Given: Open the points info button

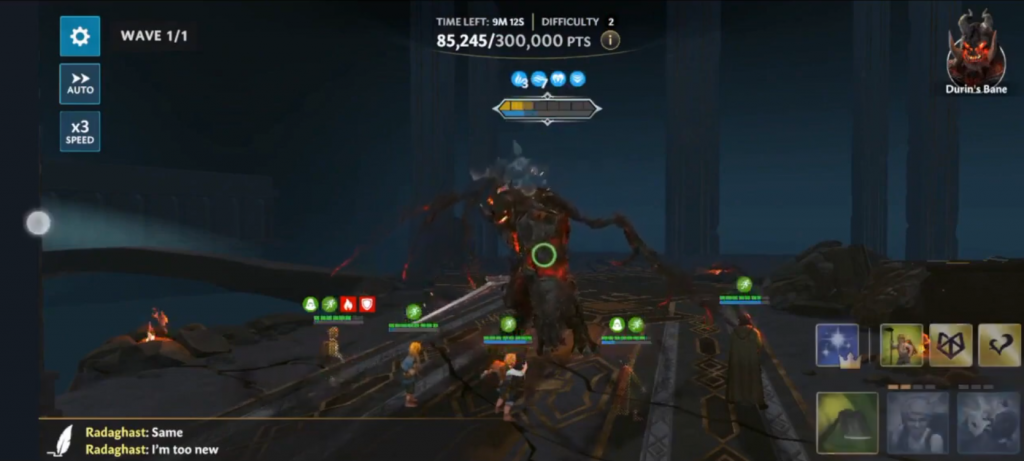Looking at the screenshot, I should 609,40.
